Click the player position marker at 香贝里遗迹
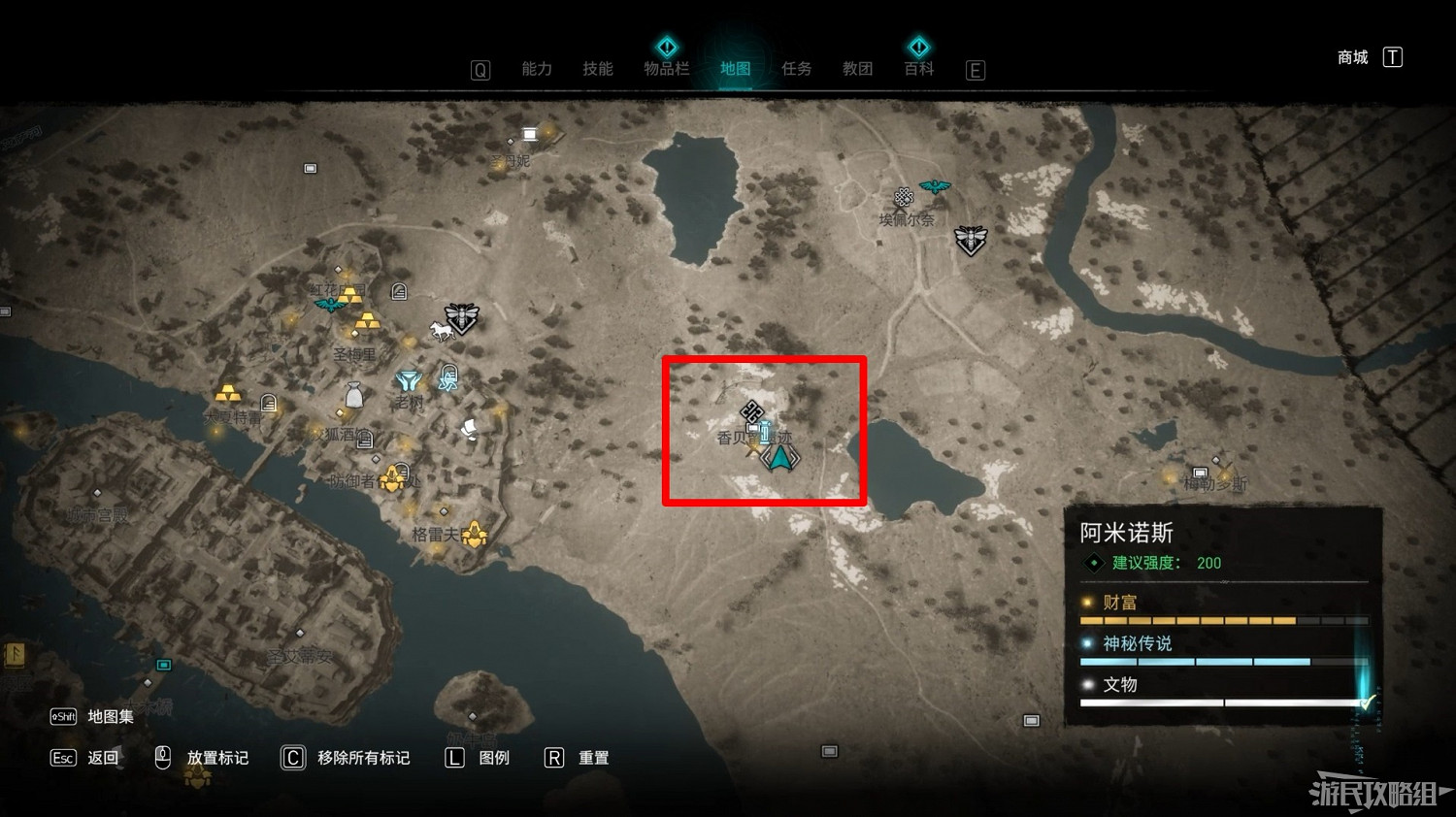The height and width of the screenshot is (817, 1456). click(x=778, y=456)
